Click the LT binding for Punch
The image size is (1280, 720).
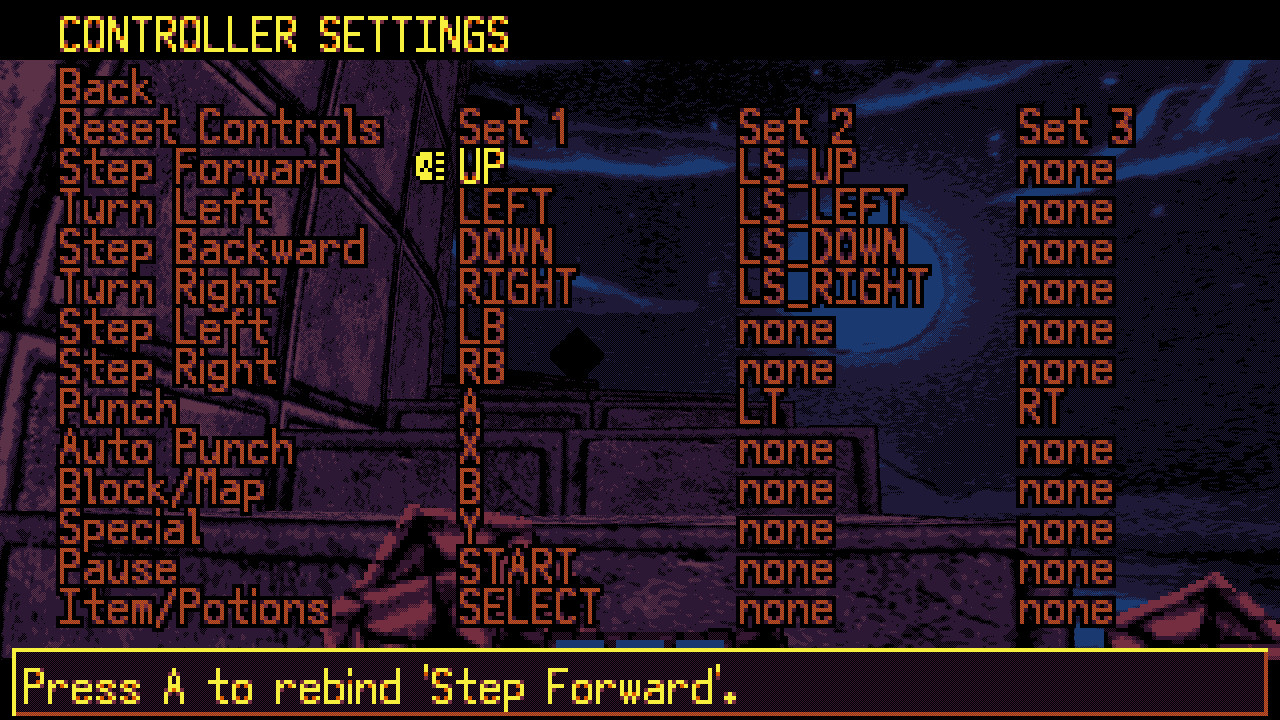click(763, 409)
